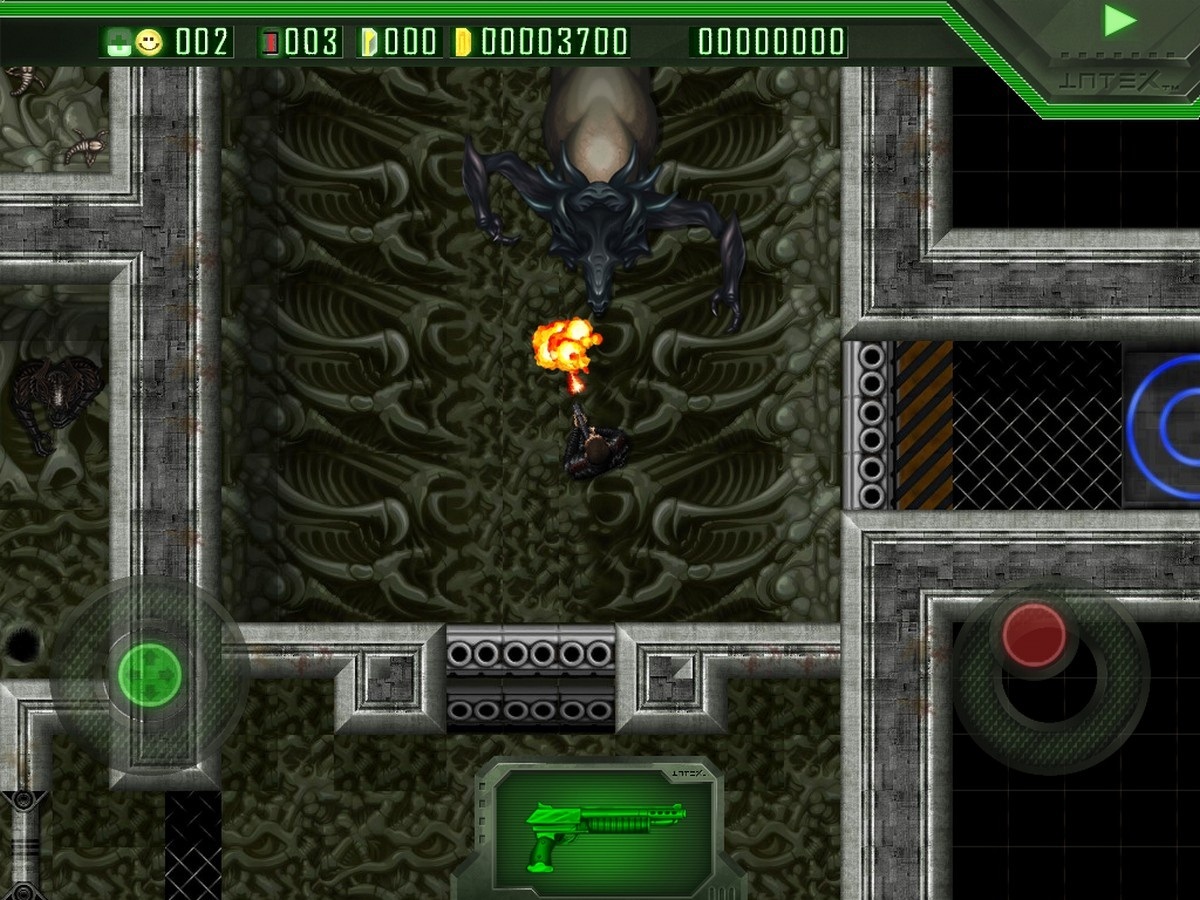1200x900 pixels.
Task: Tap the green movement joystick
Action: [150, 675]
